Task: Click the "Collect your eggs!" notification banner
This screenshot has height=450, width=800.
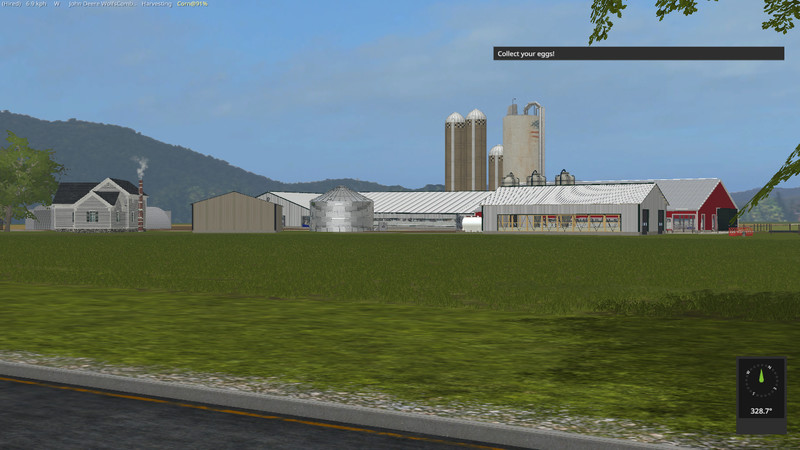Action: pyautogui.click(x=638, y=53)
